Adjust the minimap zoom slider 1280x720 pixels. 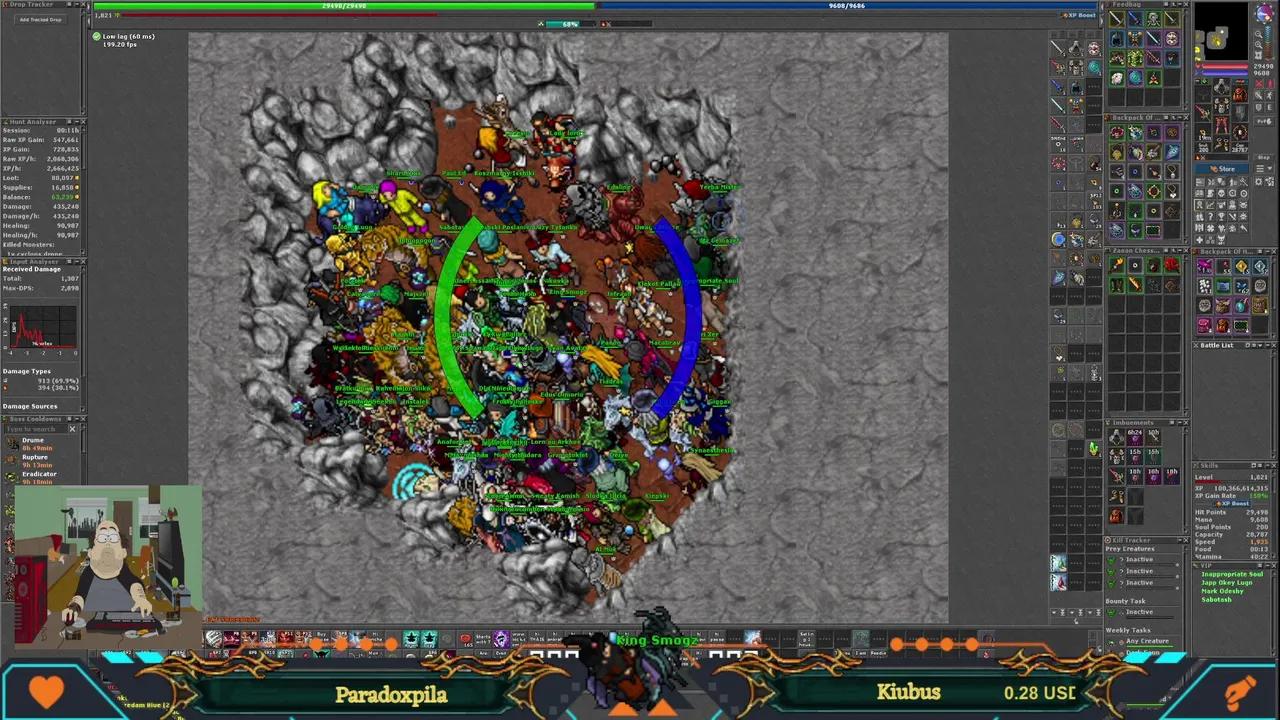click(x=1267, y=44)
